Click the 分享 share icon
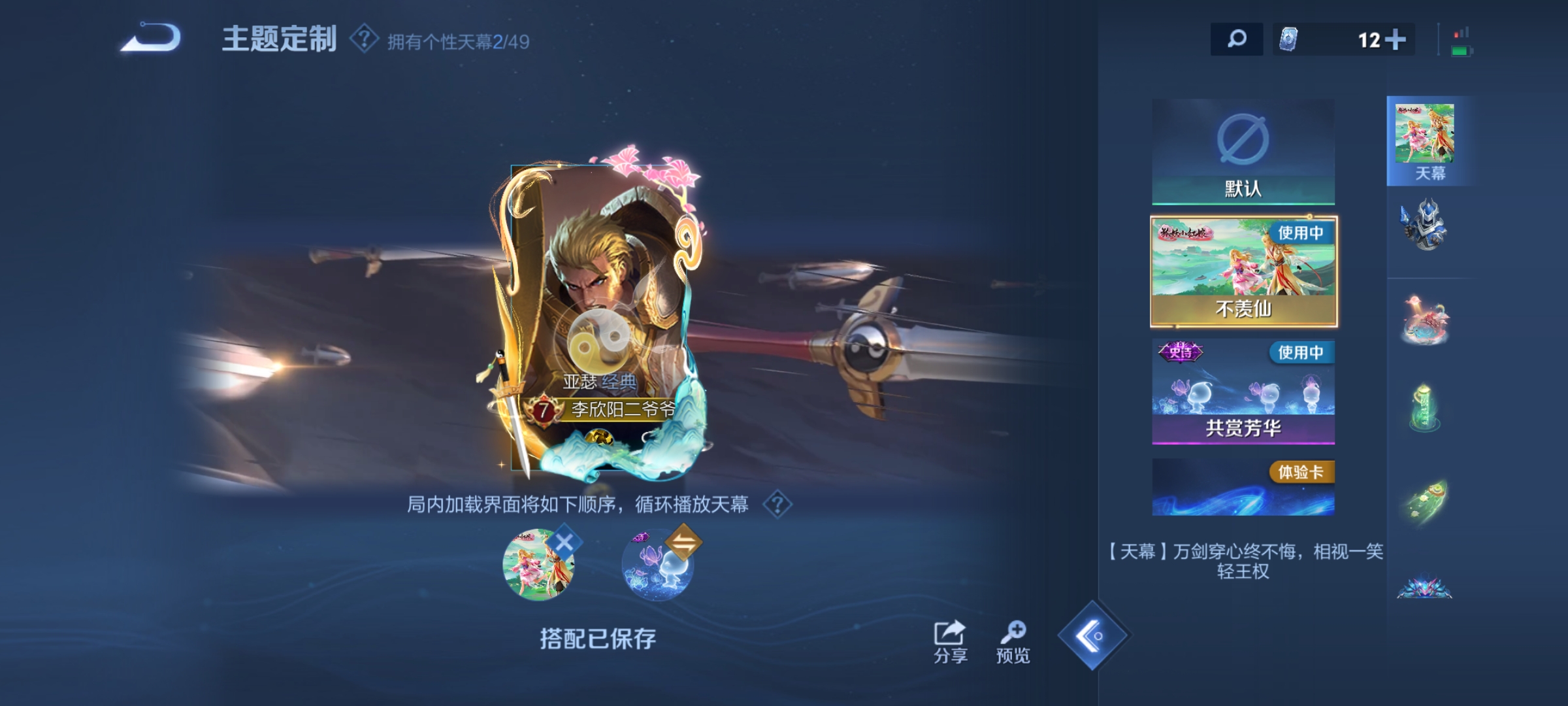This screenshot has height=706, width=1568. point(951,631)
